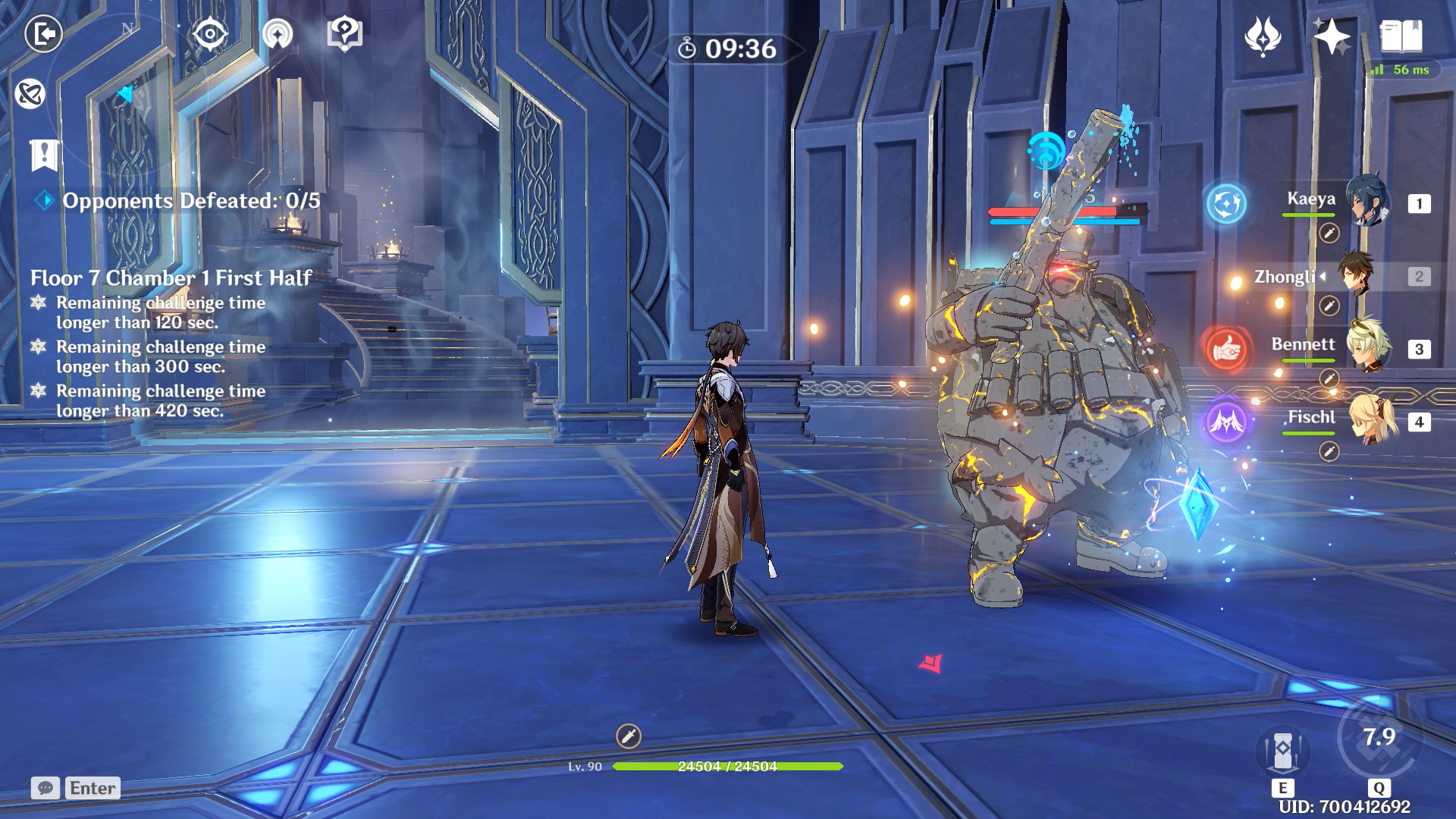Open the quest exclamation bookmark icon

[x=44, y=155]
